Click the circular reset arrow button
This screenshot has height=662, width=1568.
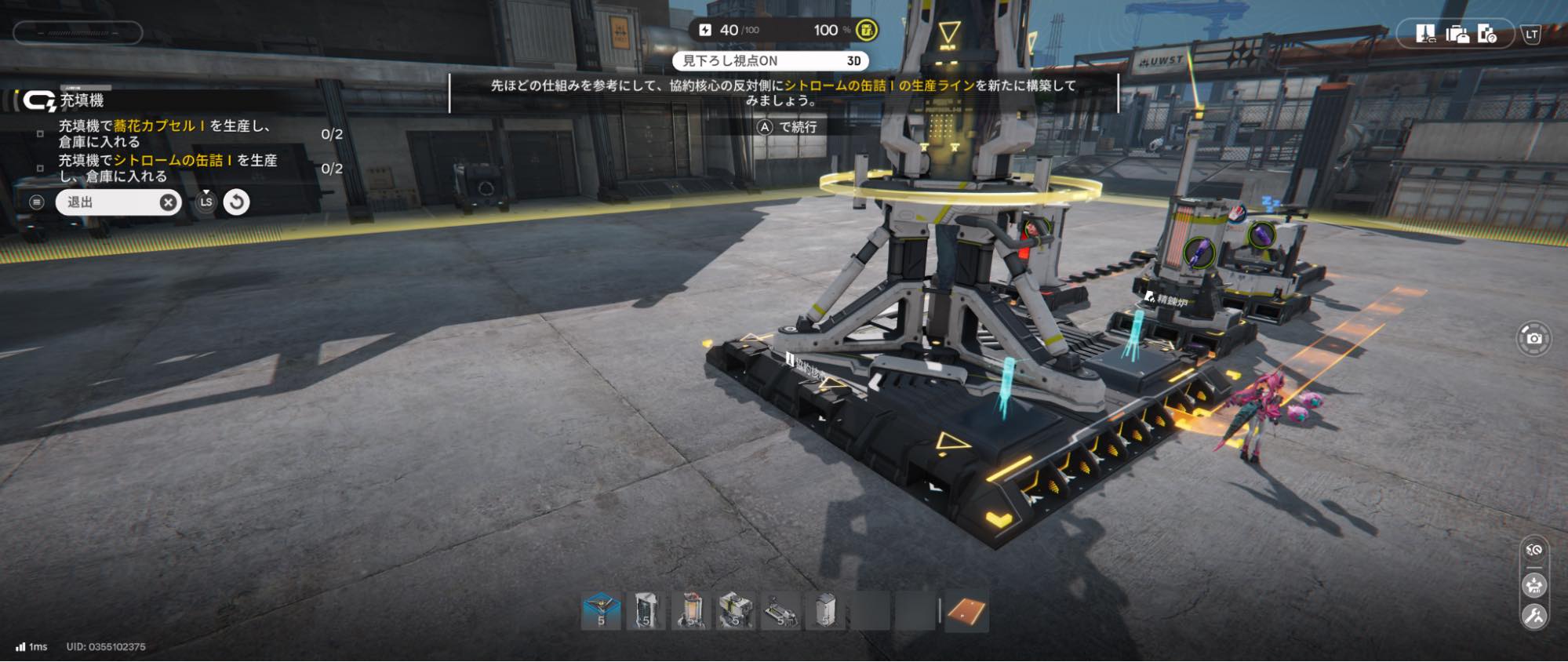[x=236, y=202]
